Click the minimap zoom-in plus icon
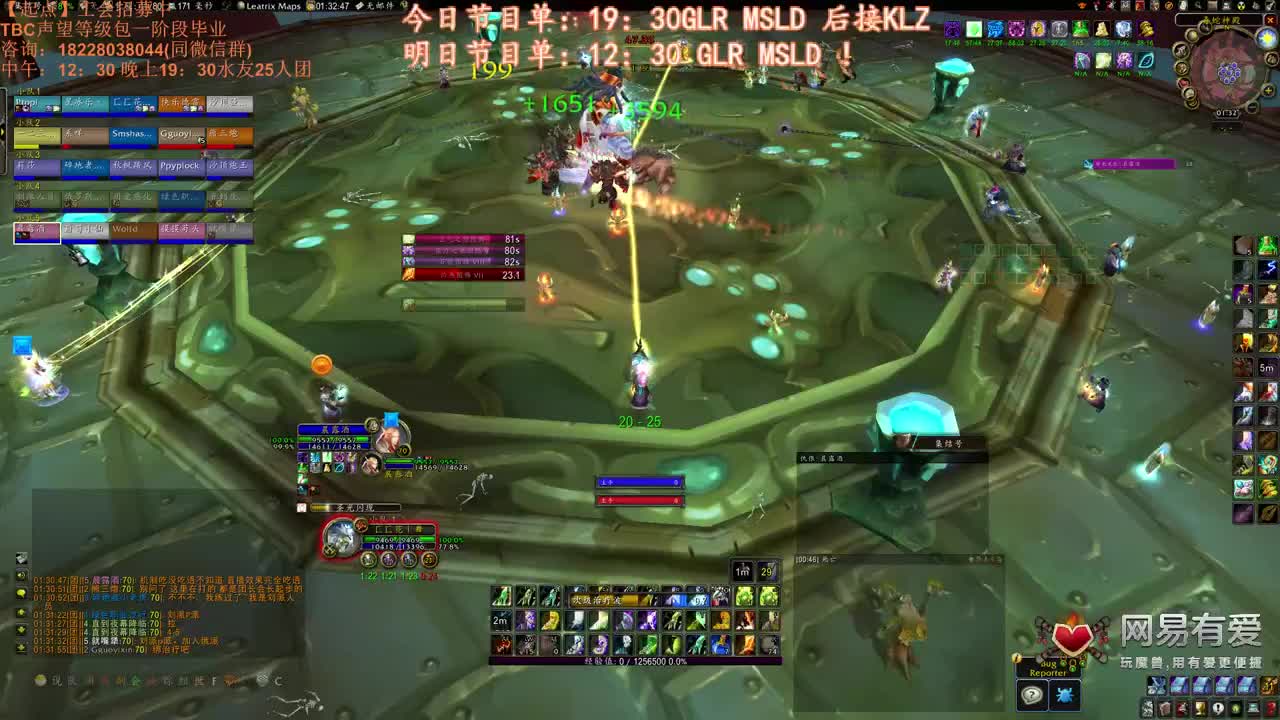Viewport: 1280px width, 720px height. pos(1268,90)
